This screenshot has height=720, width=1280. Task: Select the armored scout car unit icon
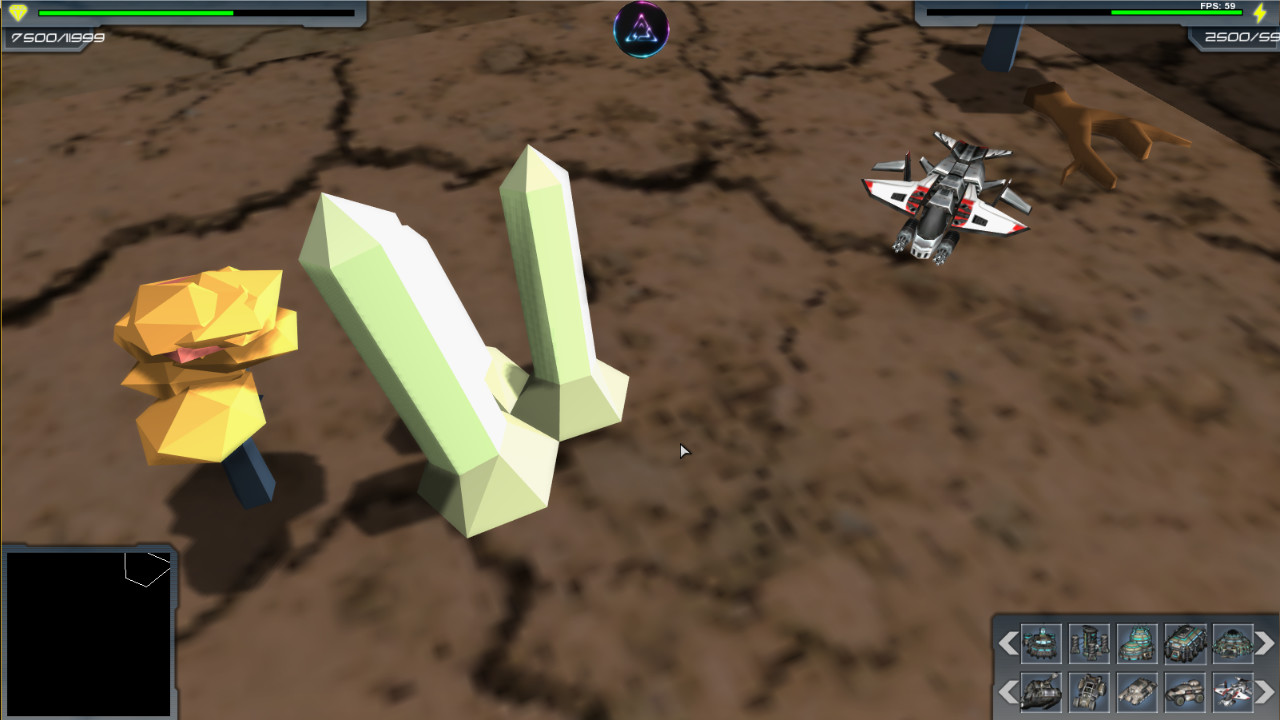[x=1183, y=692]
